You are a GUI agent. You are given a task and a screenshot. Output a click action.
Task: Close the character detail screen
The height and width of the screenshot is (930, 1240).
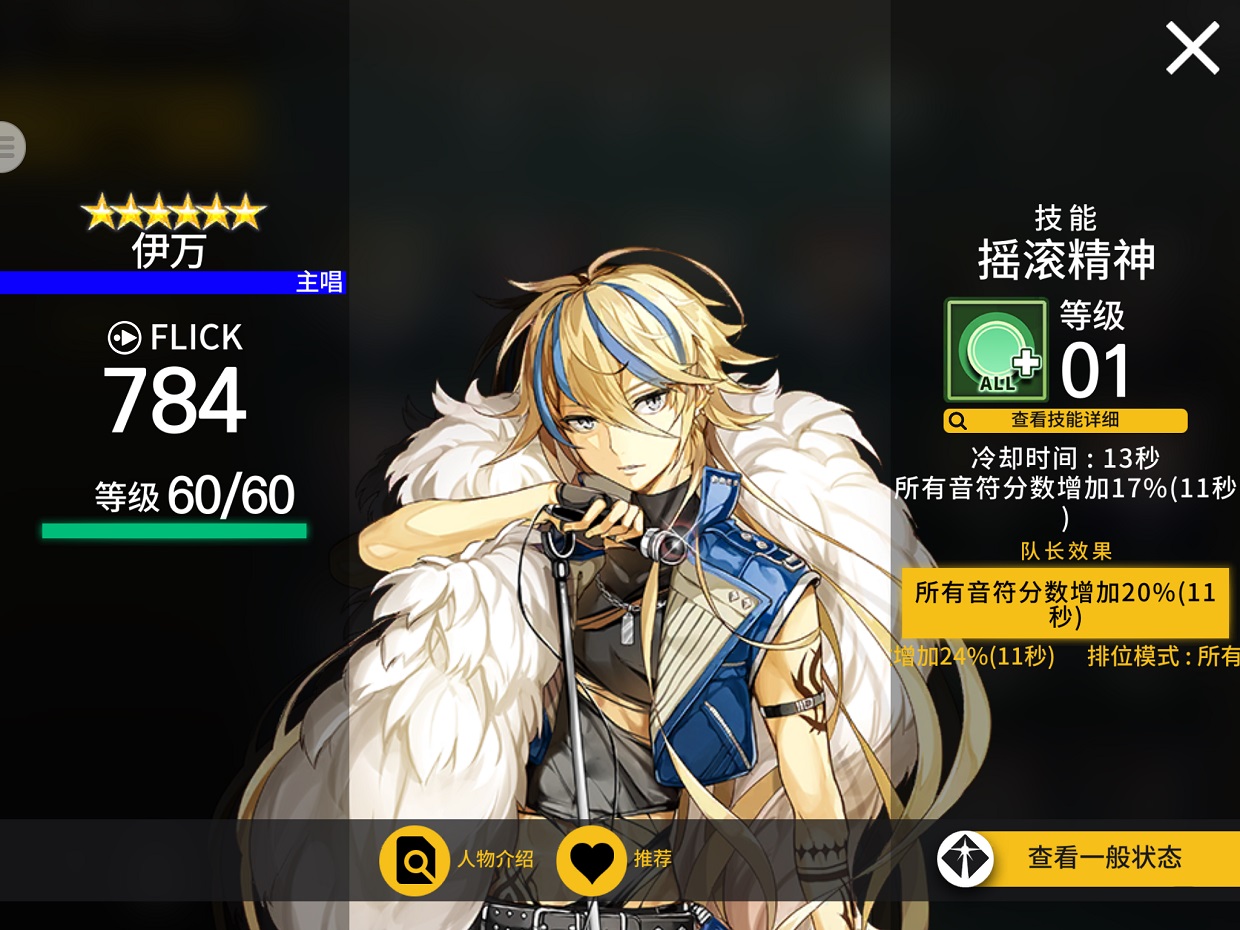(1192, 49)
